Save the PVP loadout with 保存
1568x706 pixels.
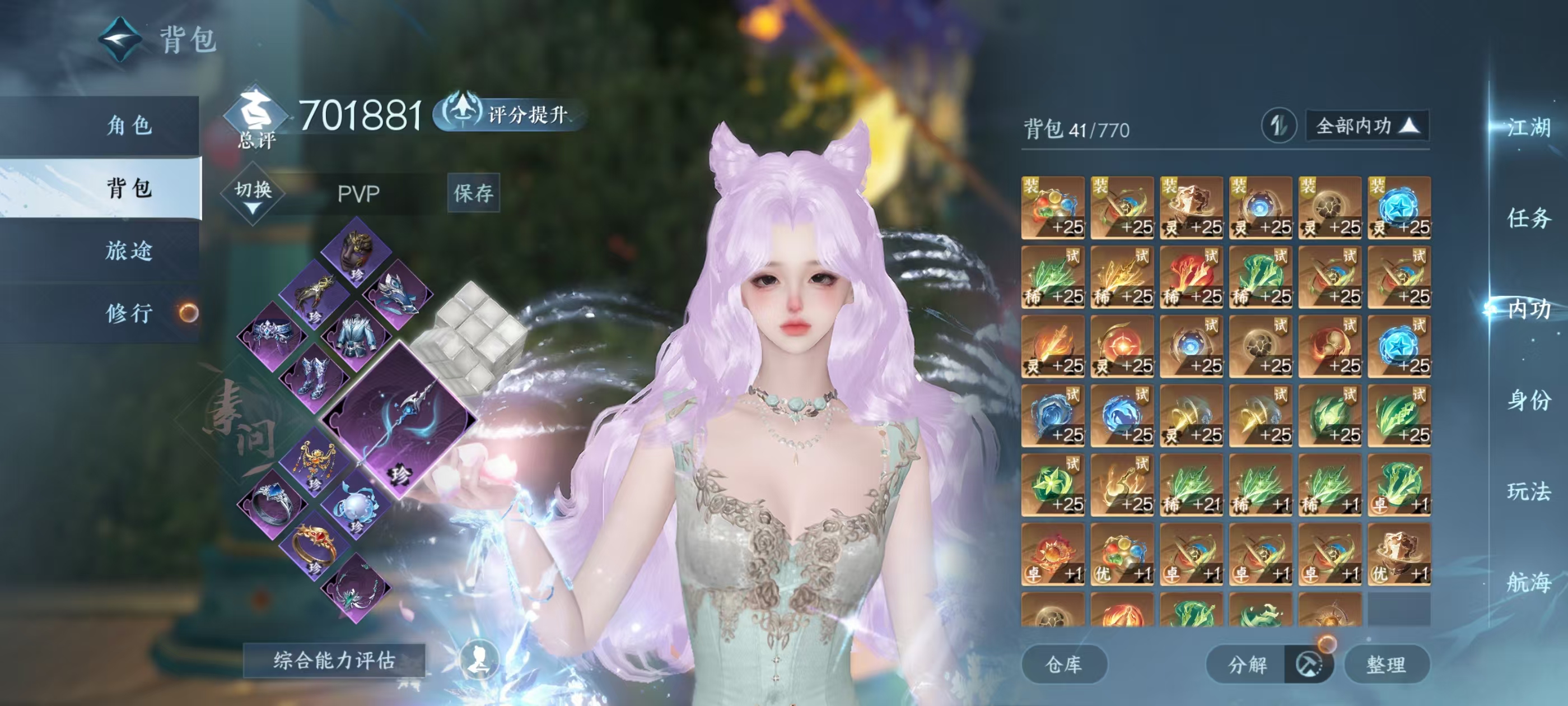coord(473,193)
